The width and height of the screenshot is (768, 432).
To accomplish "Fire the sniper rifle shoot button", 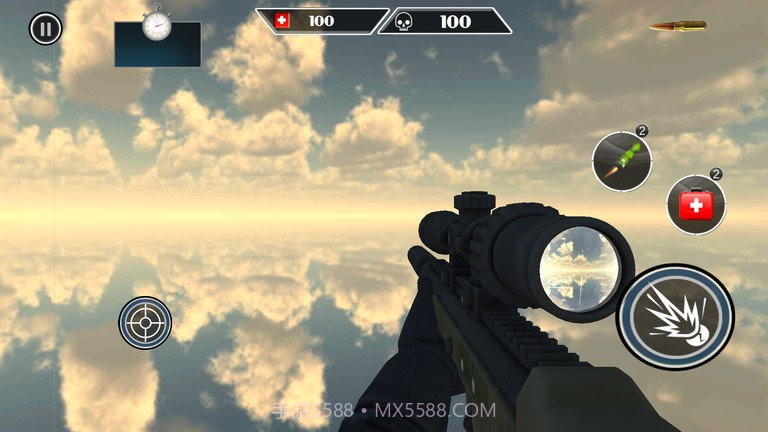I will point(675,316).
